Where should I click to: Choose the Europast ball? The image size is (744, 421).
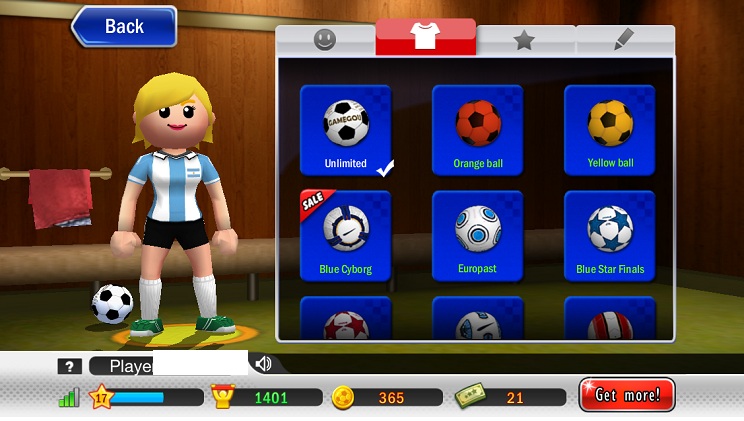click(477, 236)
